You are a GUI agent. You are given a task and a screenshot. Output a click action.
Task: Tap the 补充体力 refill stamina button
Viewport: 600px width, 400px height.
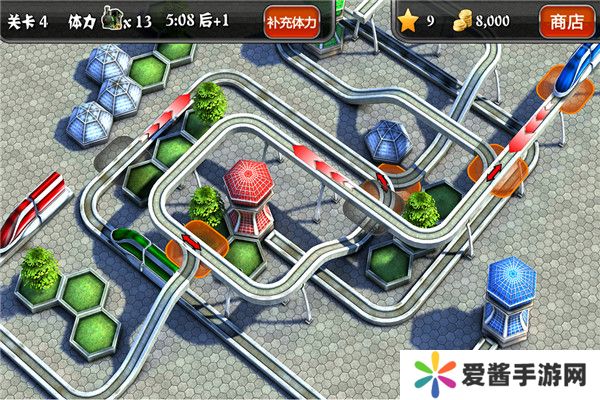tap(292, 19)
